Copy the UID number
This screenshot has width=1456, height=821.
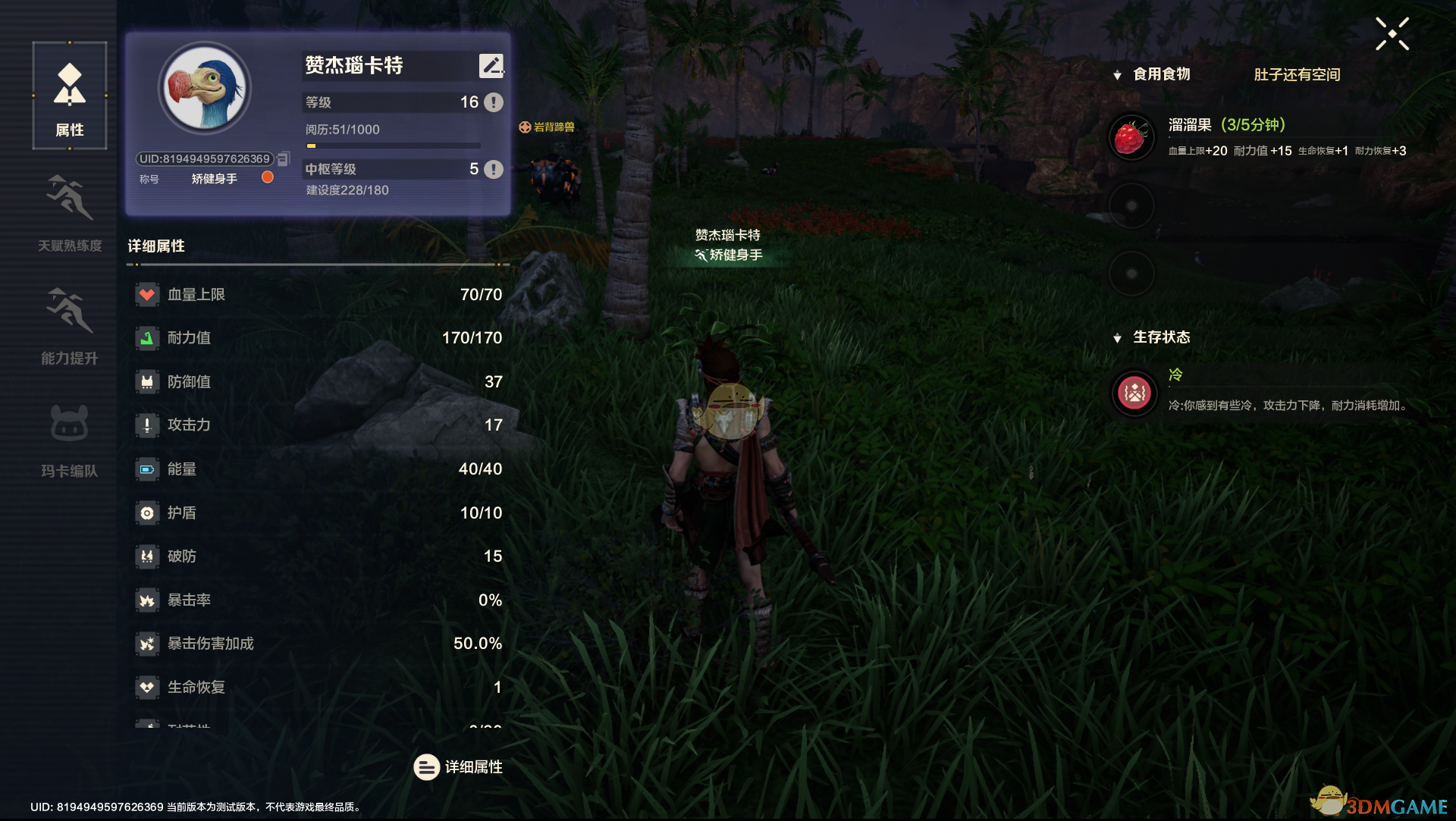click(284, 159)
